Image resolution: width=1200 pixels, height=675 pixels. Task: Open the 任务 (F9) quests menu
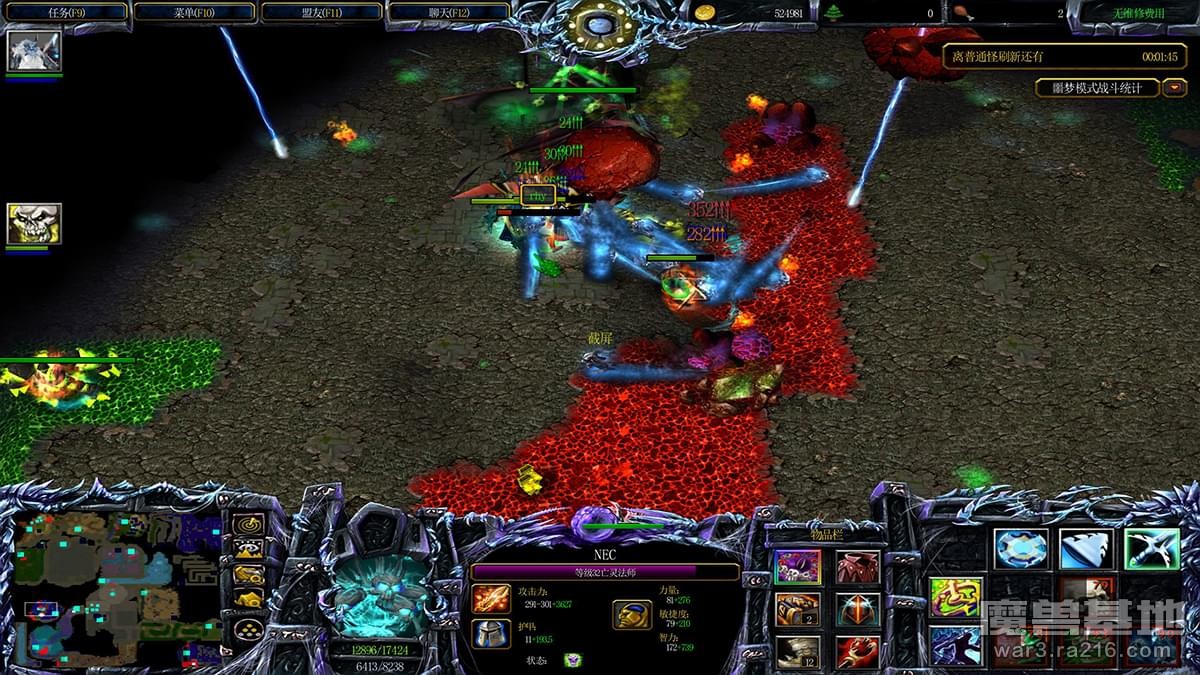tap(66, 12)
